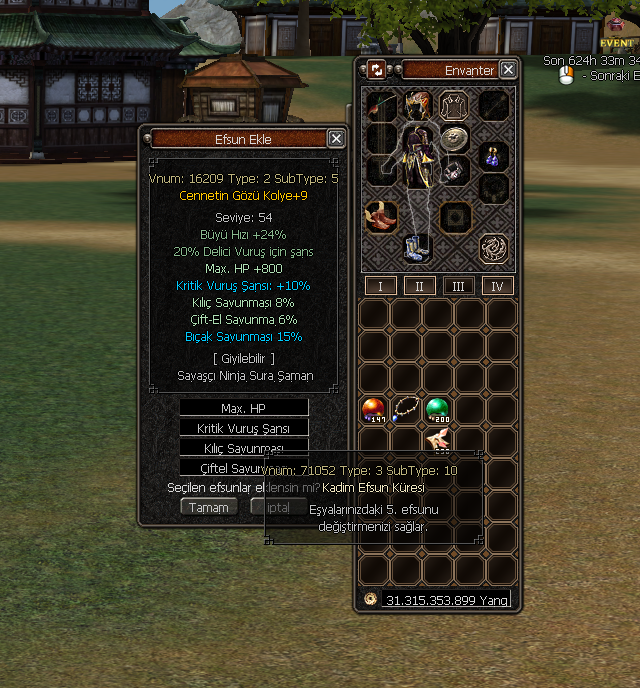Select the necklace item in the inventory

(x=406, y=409)
